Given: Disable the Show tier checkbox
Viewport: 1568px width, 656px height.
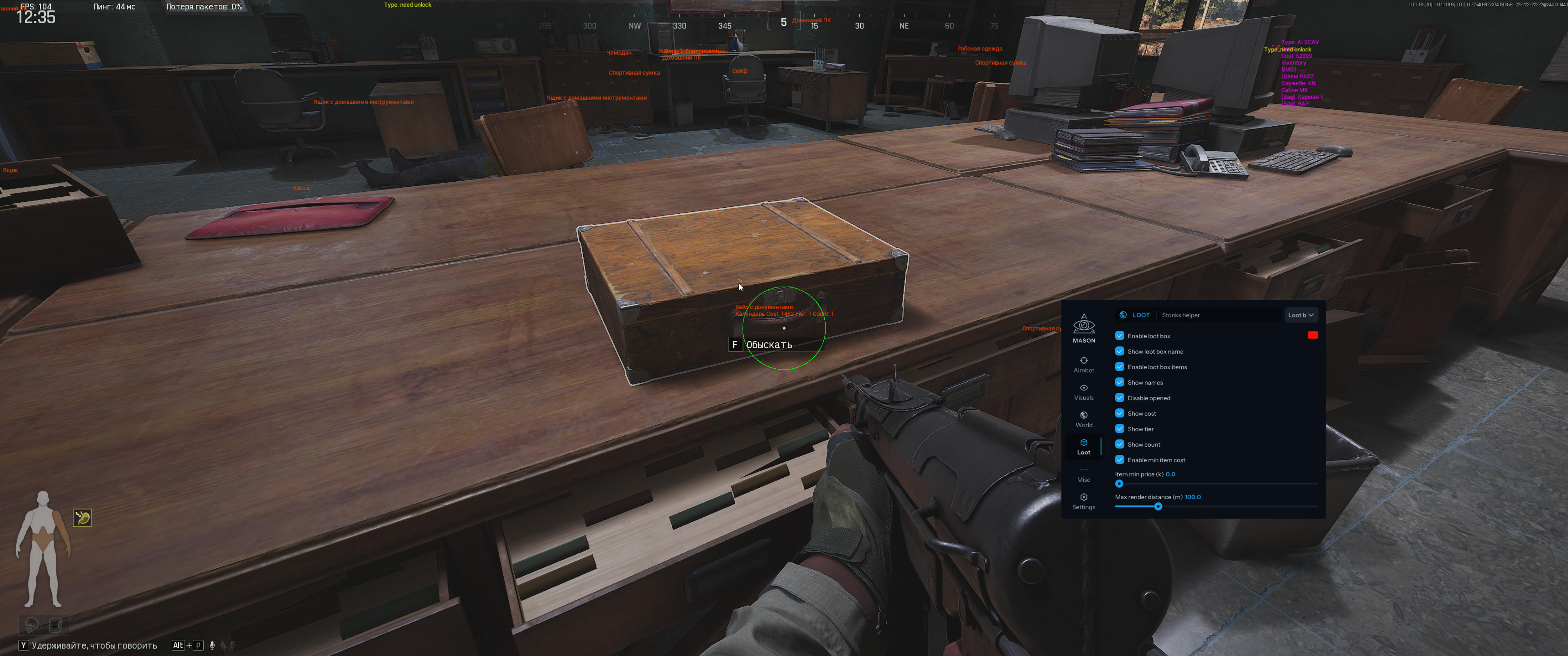Looking at the screenshot, I should coord(1120,428).
